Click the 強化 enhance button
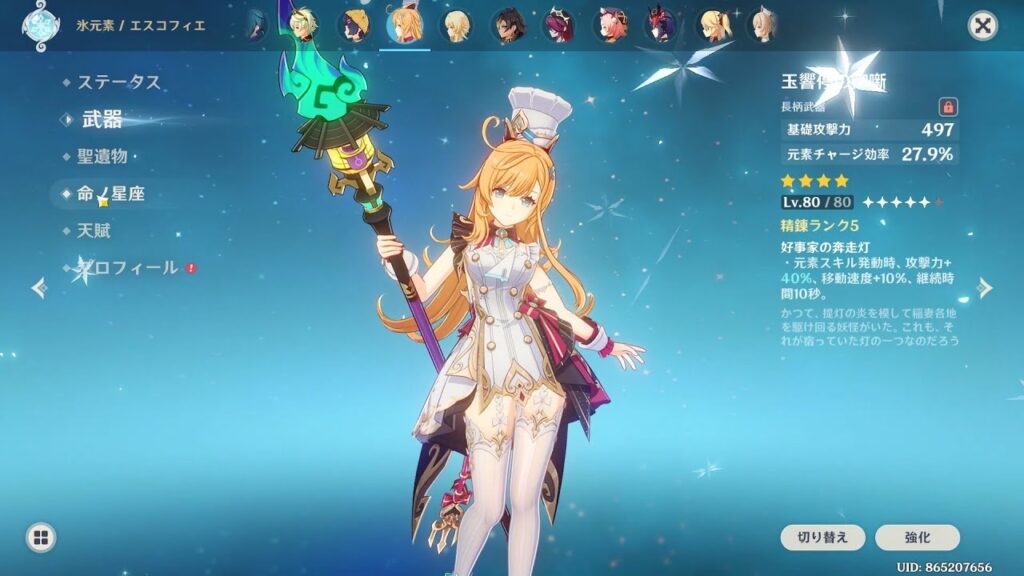This screenshot has height=576, width=1024. (x=917, y=537)
